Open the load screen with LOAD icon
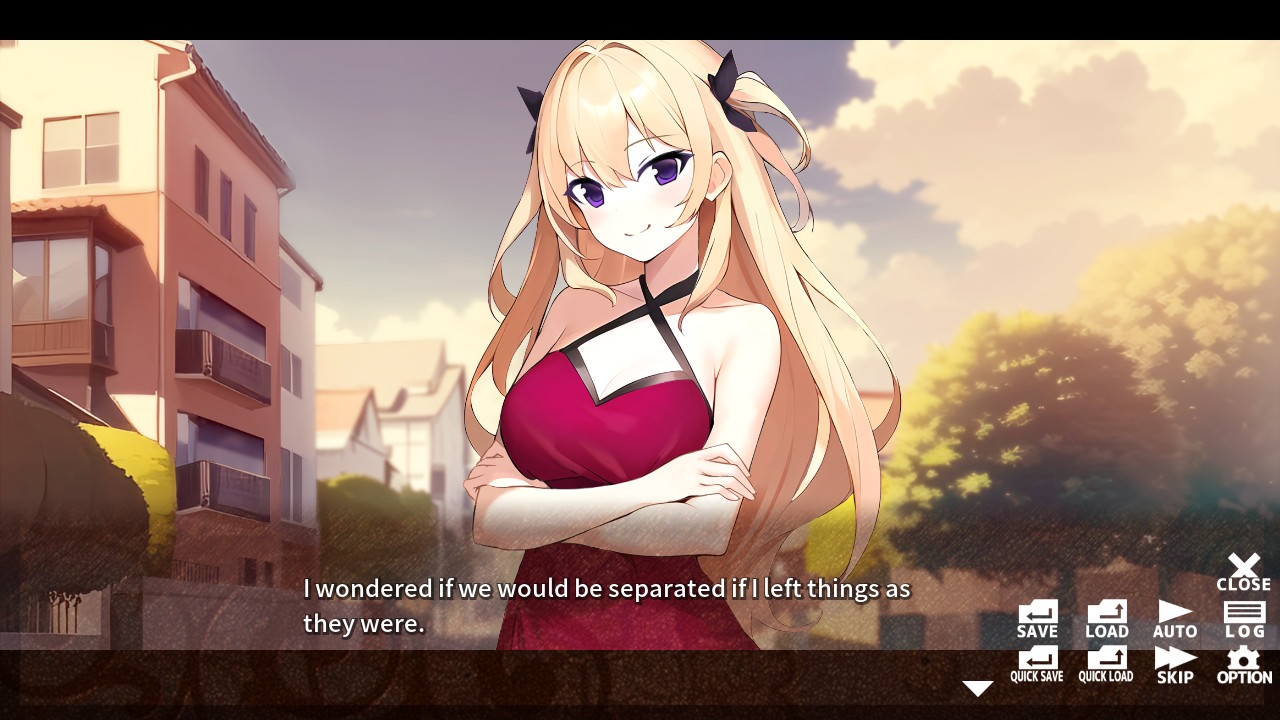 point(1106,617)
